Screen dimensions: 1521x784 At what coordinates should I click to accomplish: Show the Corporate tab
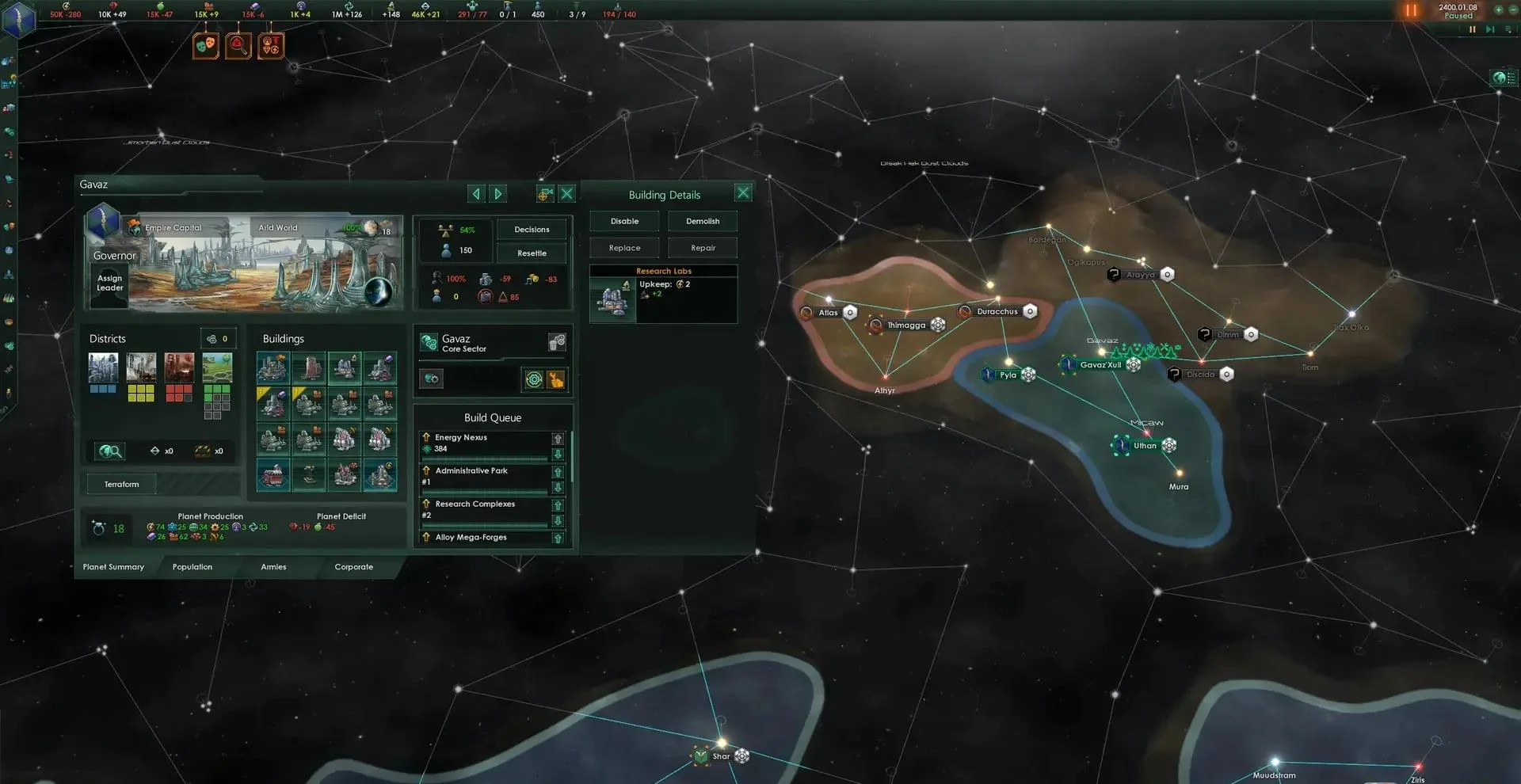(353, 567)
